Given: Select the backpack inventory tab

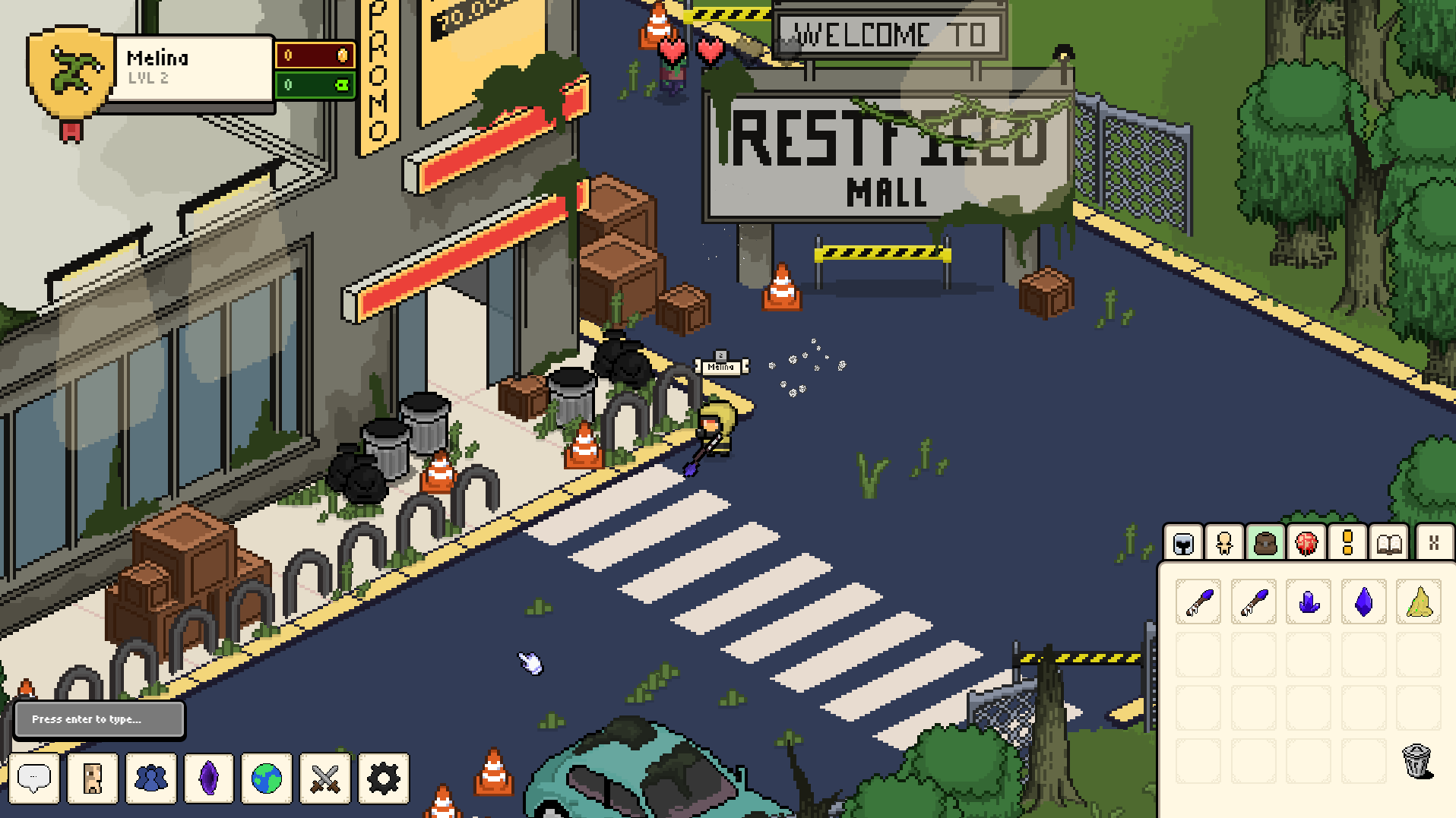Looking at the screenshot, I should click(1265, 543).
